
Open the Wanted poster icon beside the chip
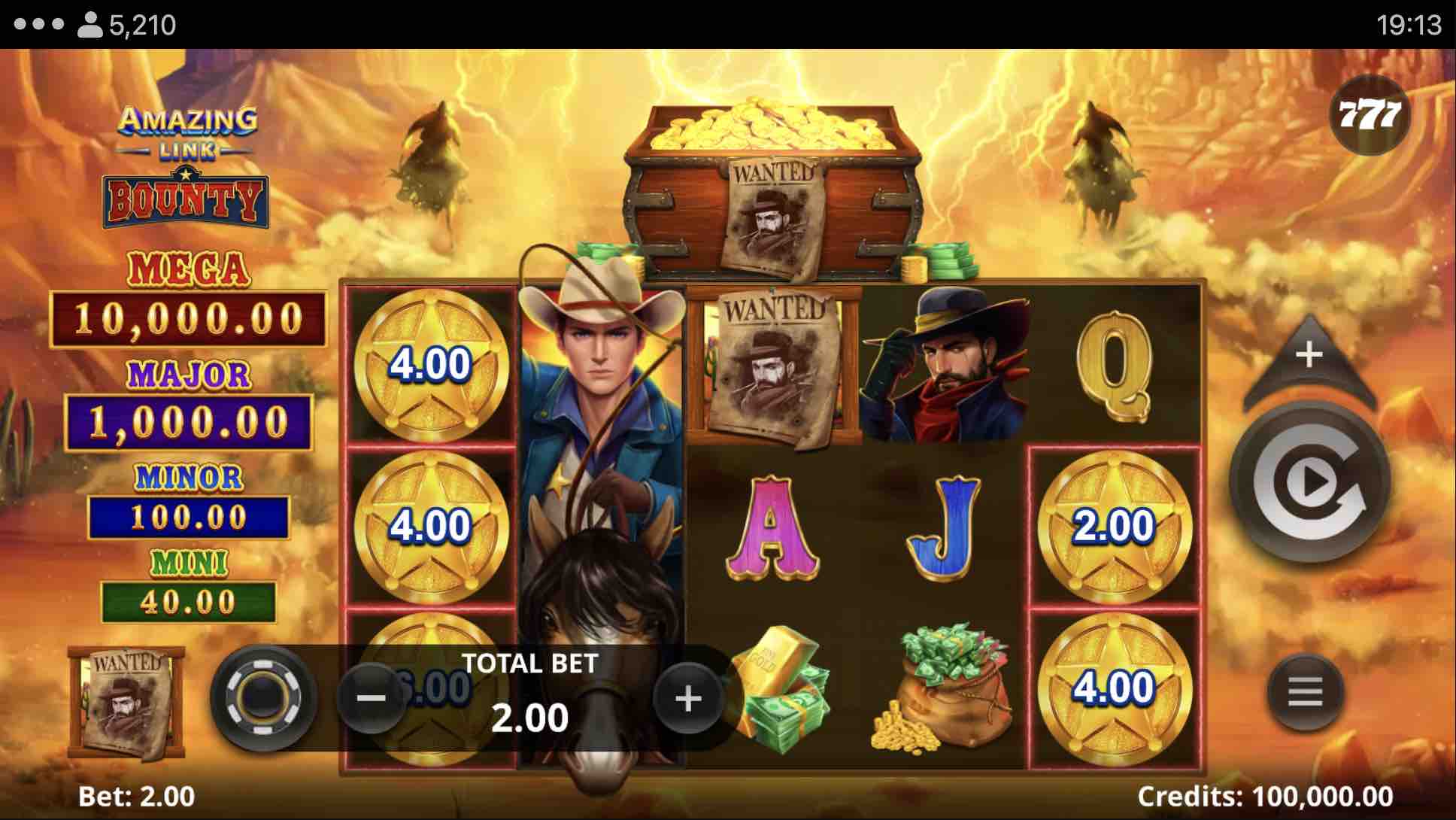pos(126,702)
